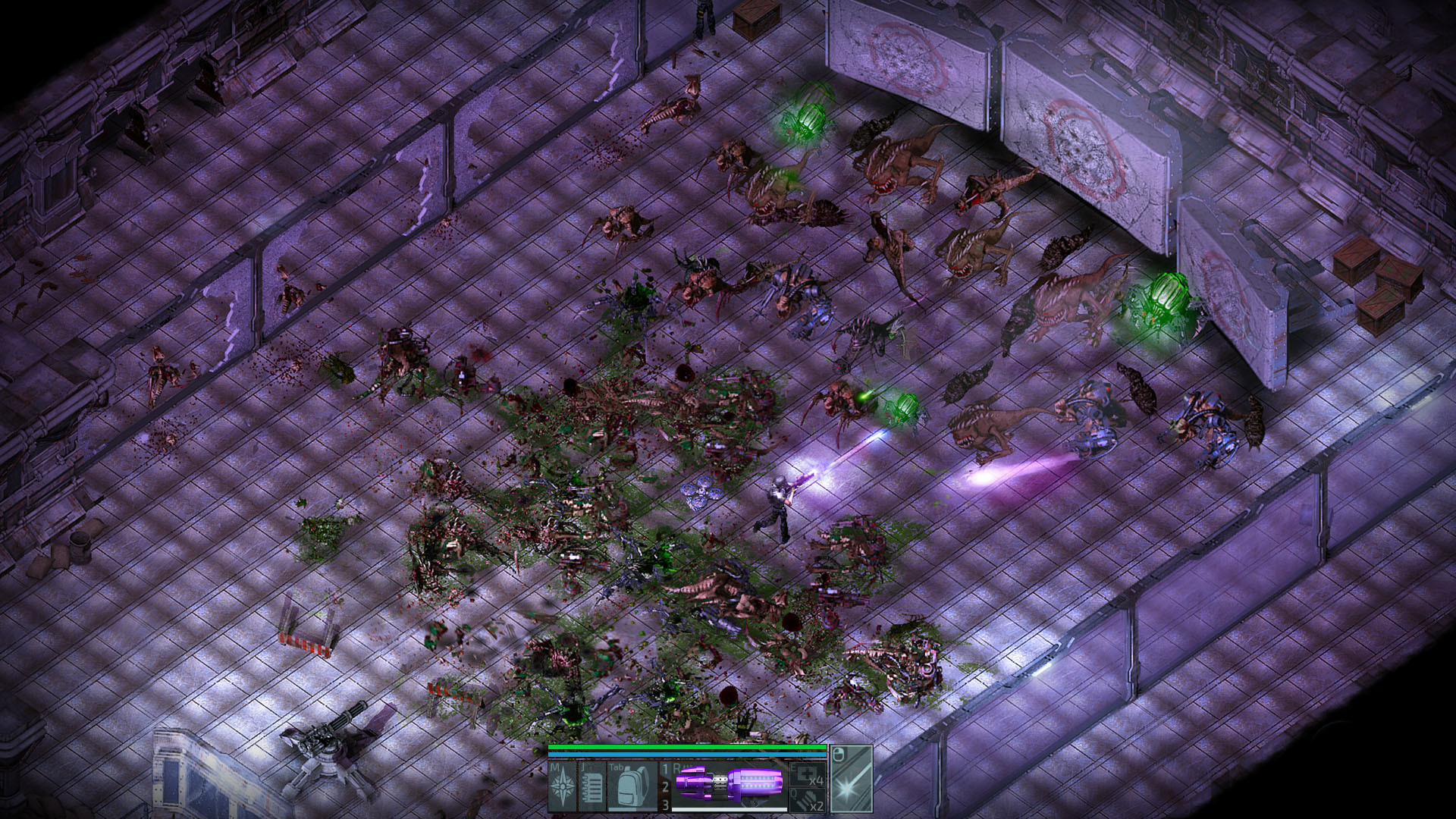Select the equipped purple plasma weapon icon
Screen dimensions: 1456x819
pos(728,785)
